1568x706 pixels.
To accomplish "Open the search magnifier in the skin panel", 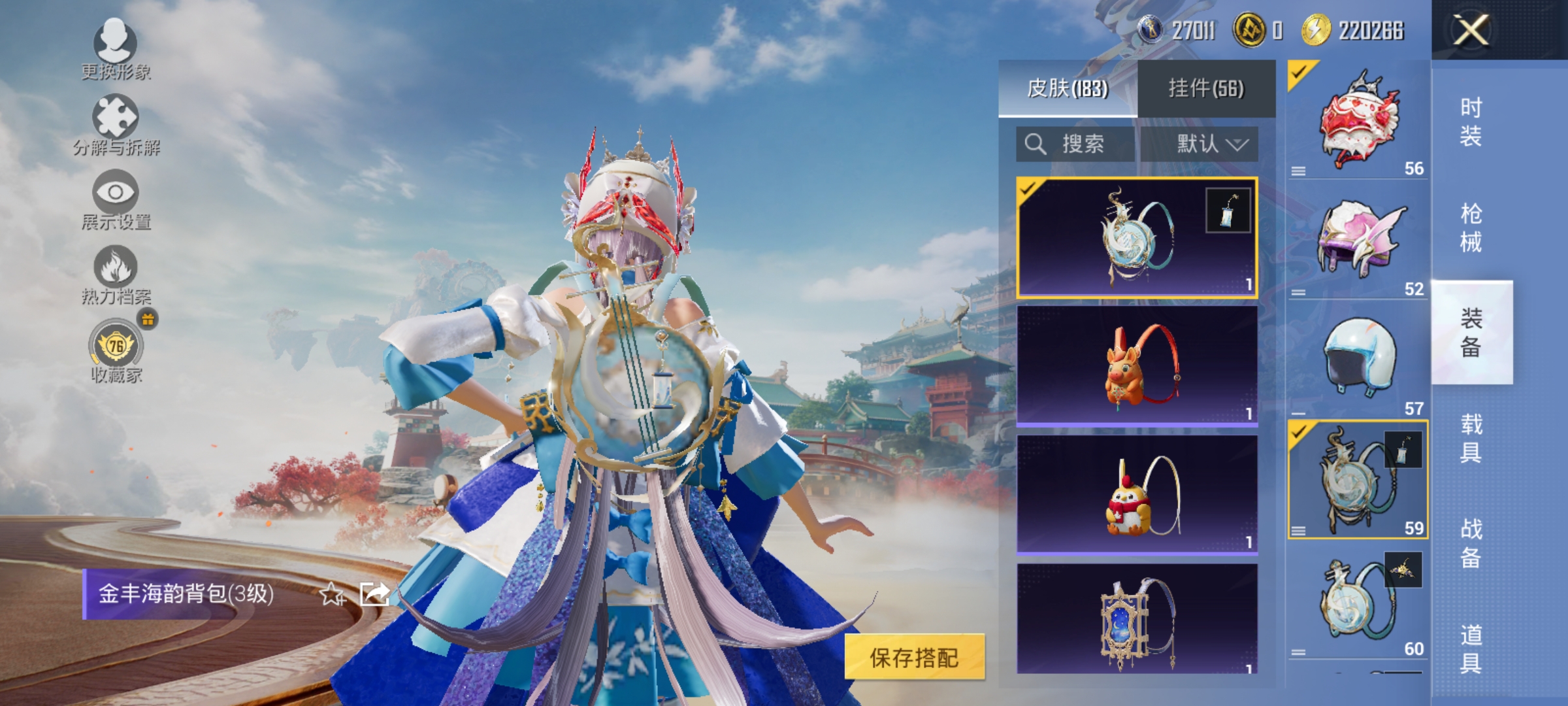I will click(1037, 145).
